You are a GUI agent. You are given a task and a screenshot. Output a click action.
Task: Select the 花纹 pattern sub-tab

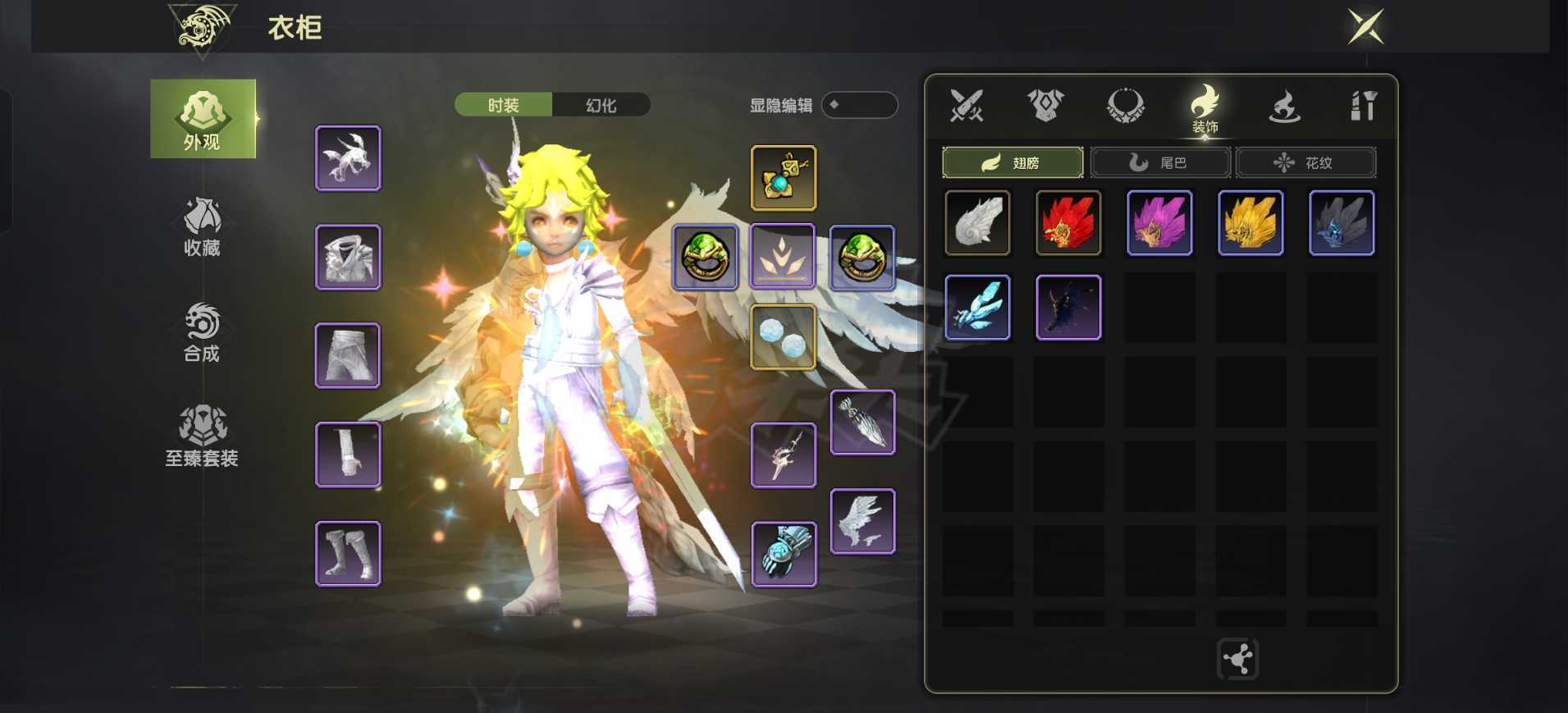pyautogui.click(x=1305, y=162)
